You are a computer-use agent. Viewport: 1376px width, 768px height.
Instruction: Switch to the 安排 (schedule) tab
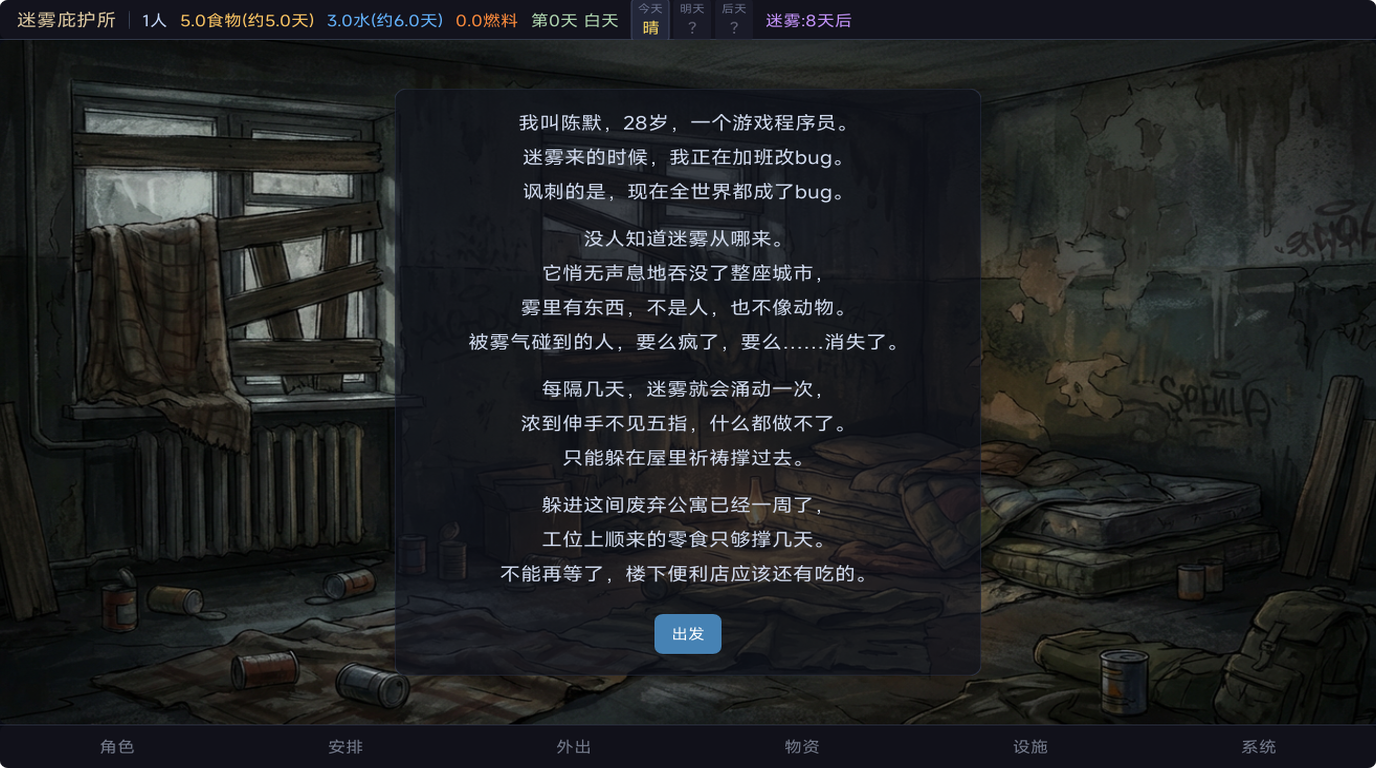pos(345,745)
